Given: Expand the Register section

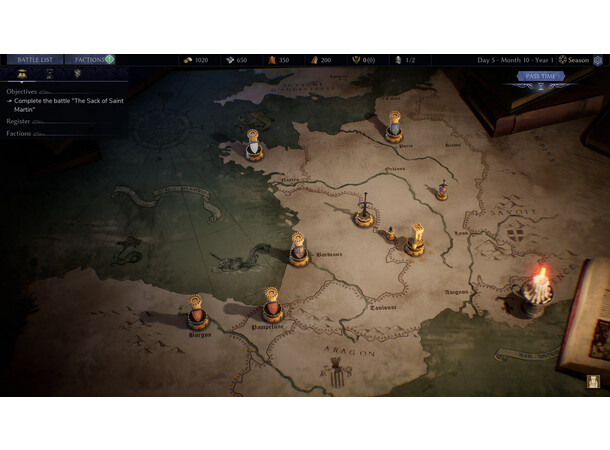Looking at the screenshot, I should (x=19, y=121).
